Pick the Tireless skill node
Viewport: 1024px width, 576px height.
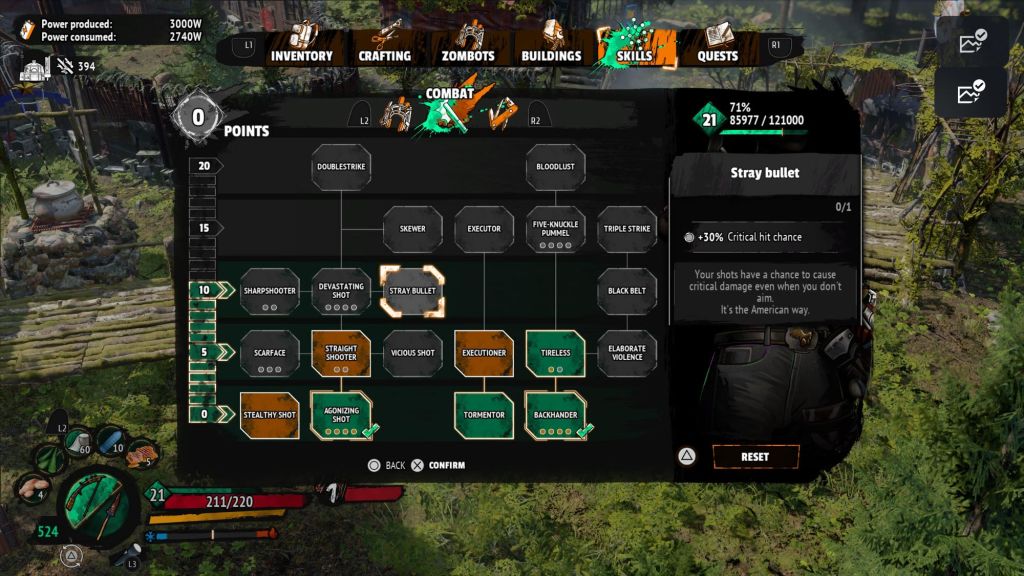(555, 354)
